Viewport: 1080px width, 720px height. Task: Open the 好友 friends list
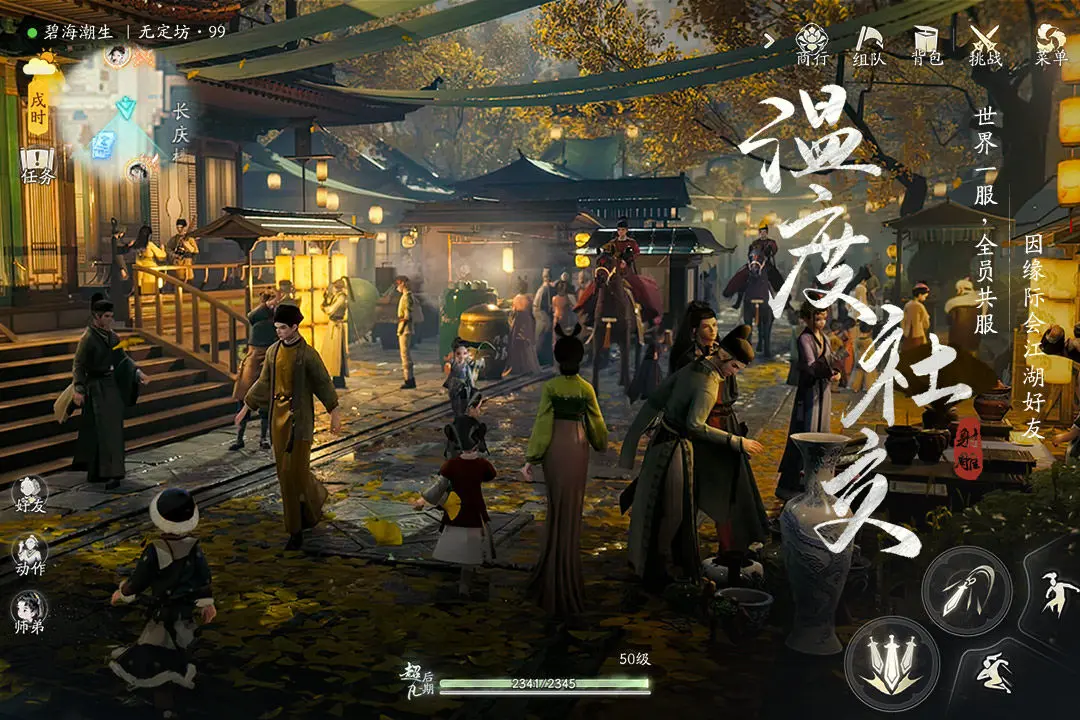30,494
